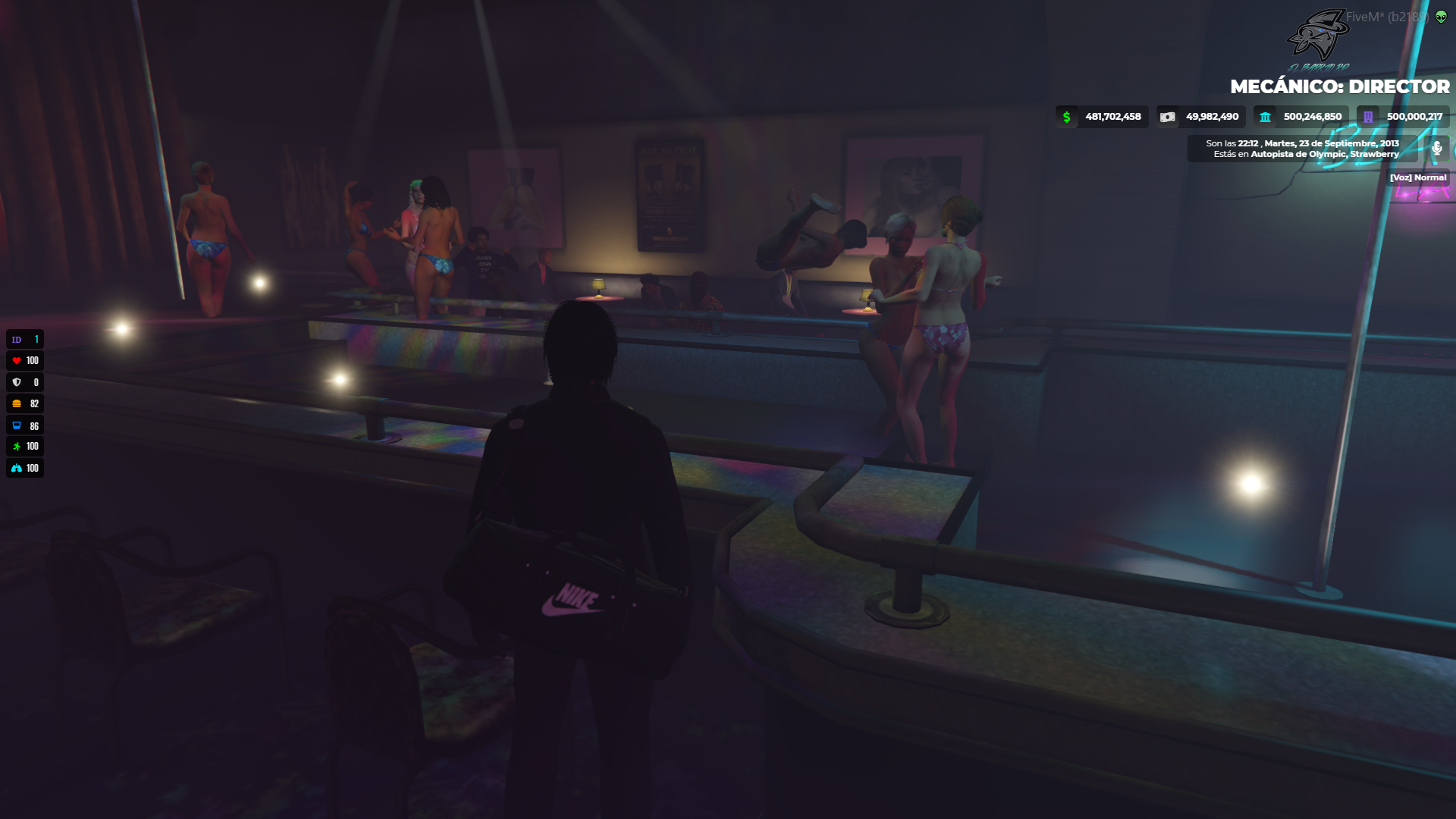Screen dimensions: 1456x819
Task: Select the green dollar cash icon
Action: (x=1067, y=117)
